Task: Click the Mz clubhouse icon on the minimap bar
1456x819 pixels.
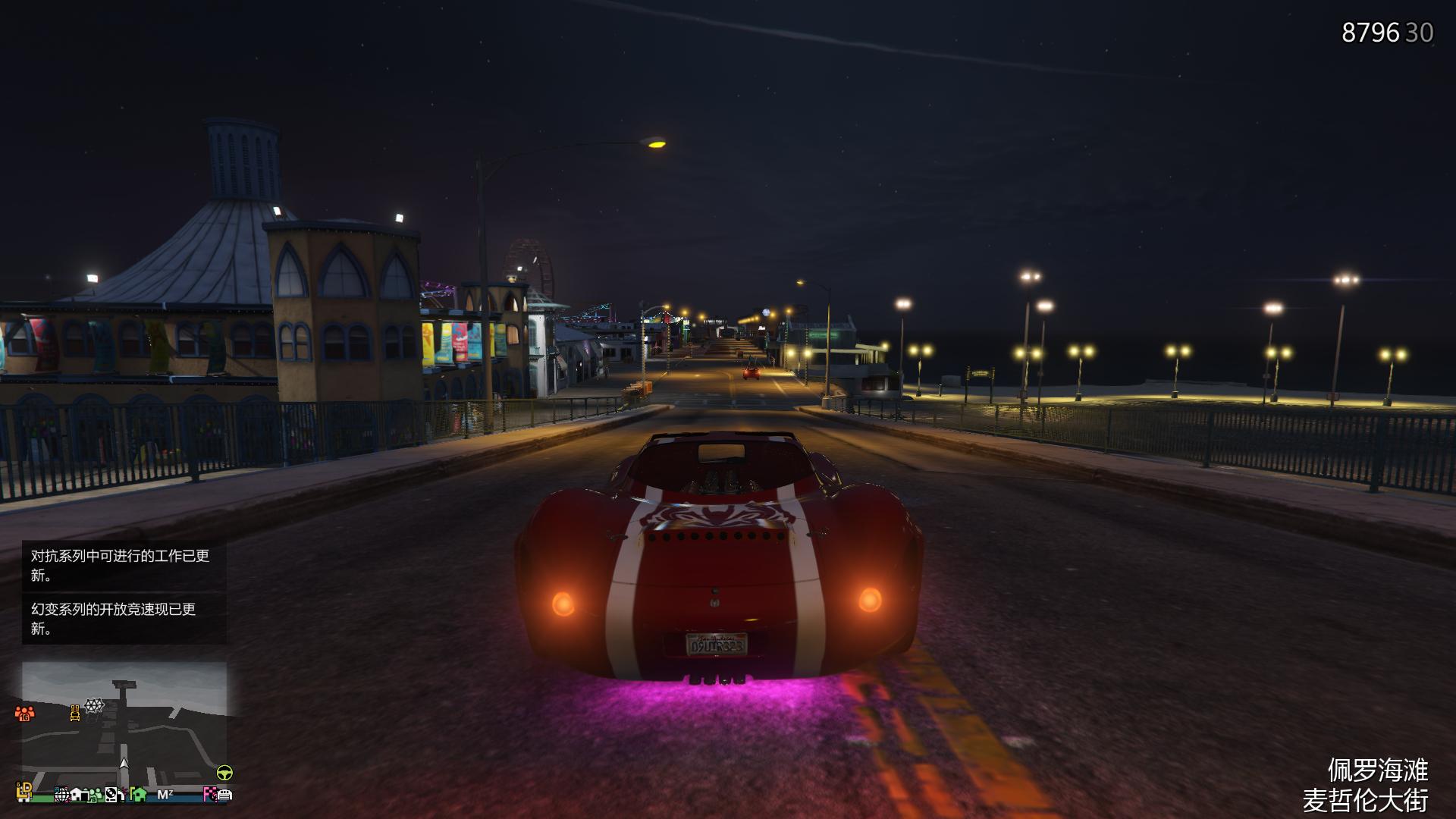Action: 165,794
